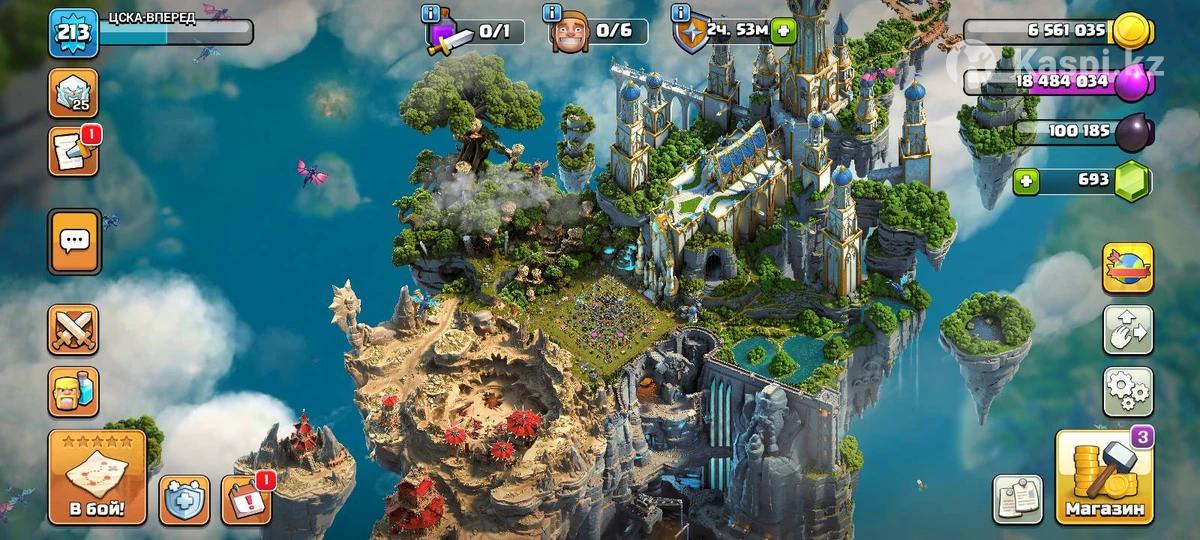This screenshot has width=1200, height=540.
Task: Open the scroll notification with red badge
Action: [74, 152]
